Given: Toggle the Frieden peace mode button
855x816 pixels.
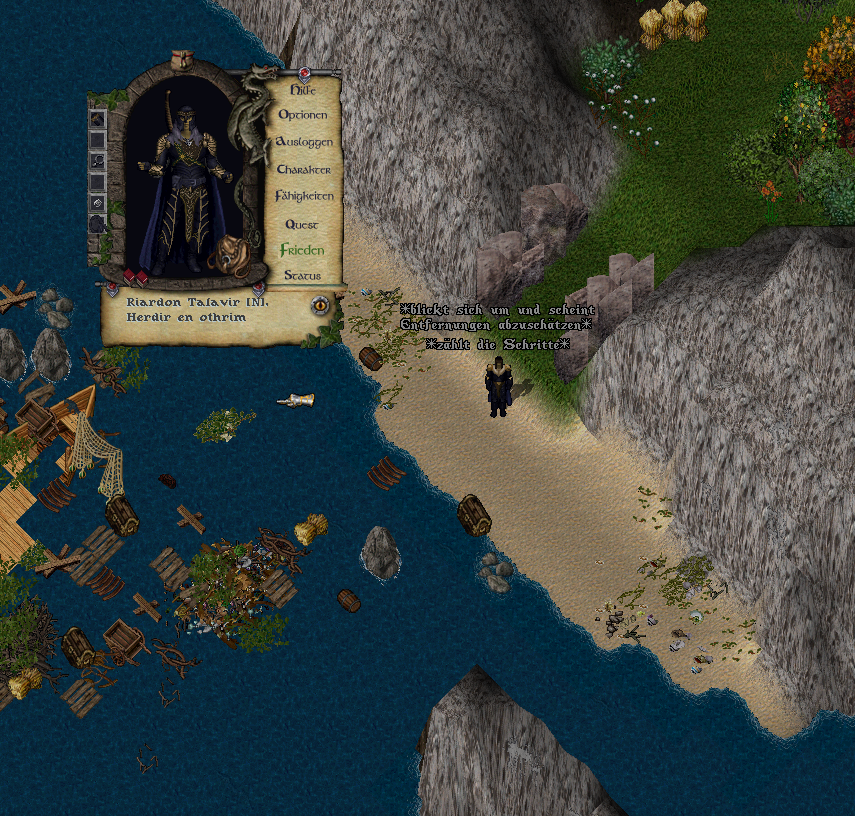Looking at the screenshot, I should point(302,249).
